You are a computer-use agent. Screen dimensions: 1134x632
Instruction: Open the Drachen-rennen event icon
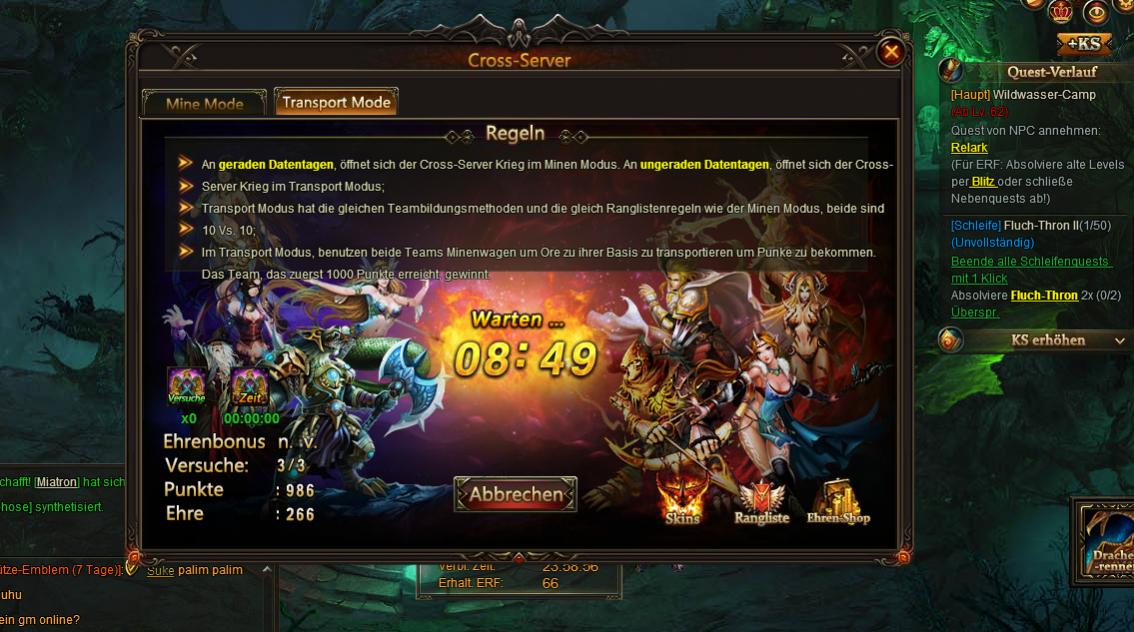[x=1107, y=540]
